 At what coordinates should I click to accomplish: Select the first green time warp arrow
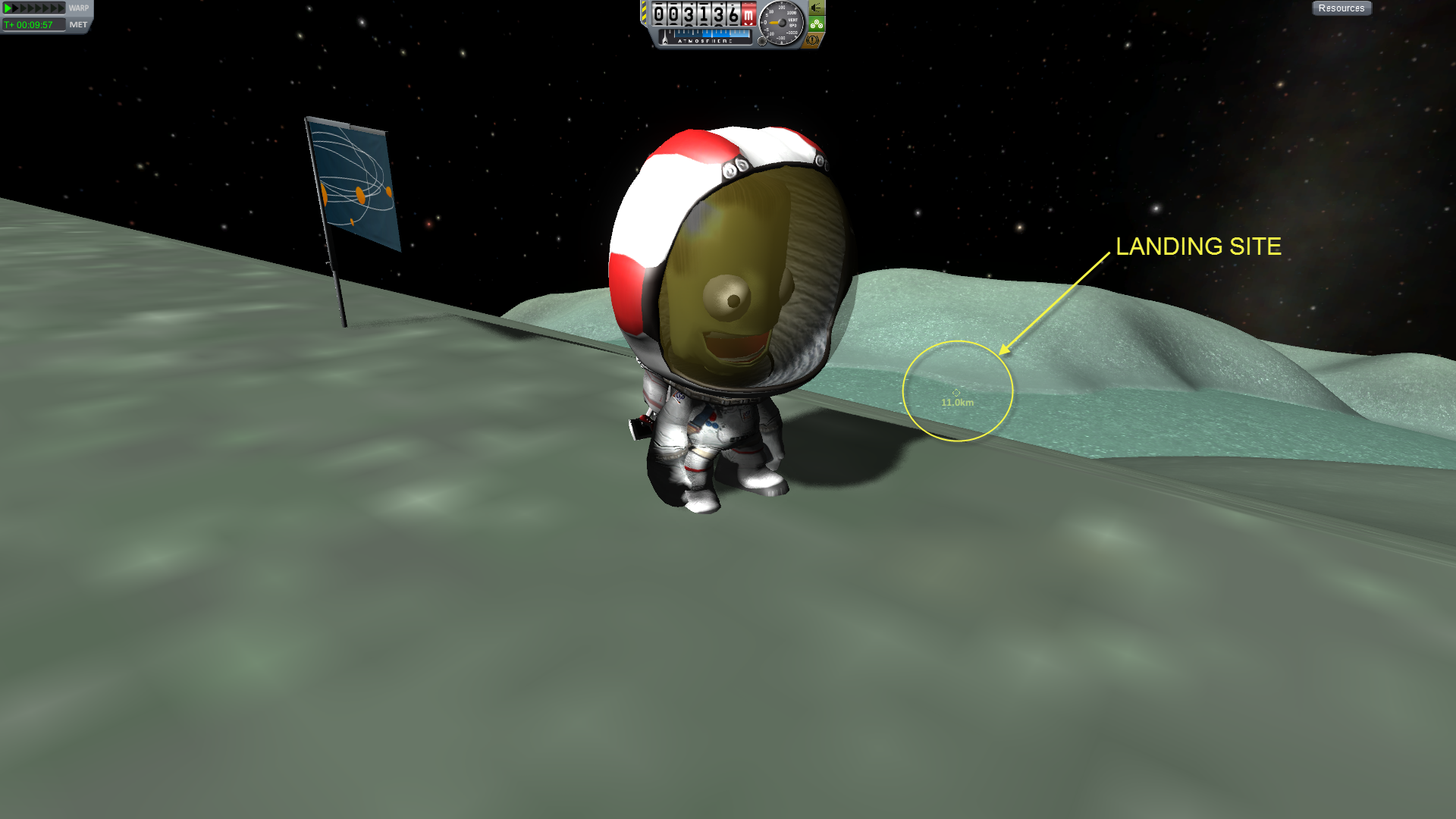8,8
